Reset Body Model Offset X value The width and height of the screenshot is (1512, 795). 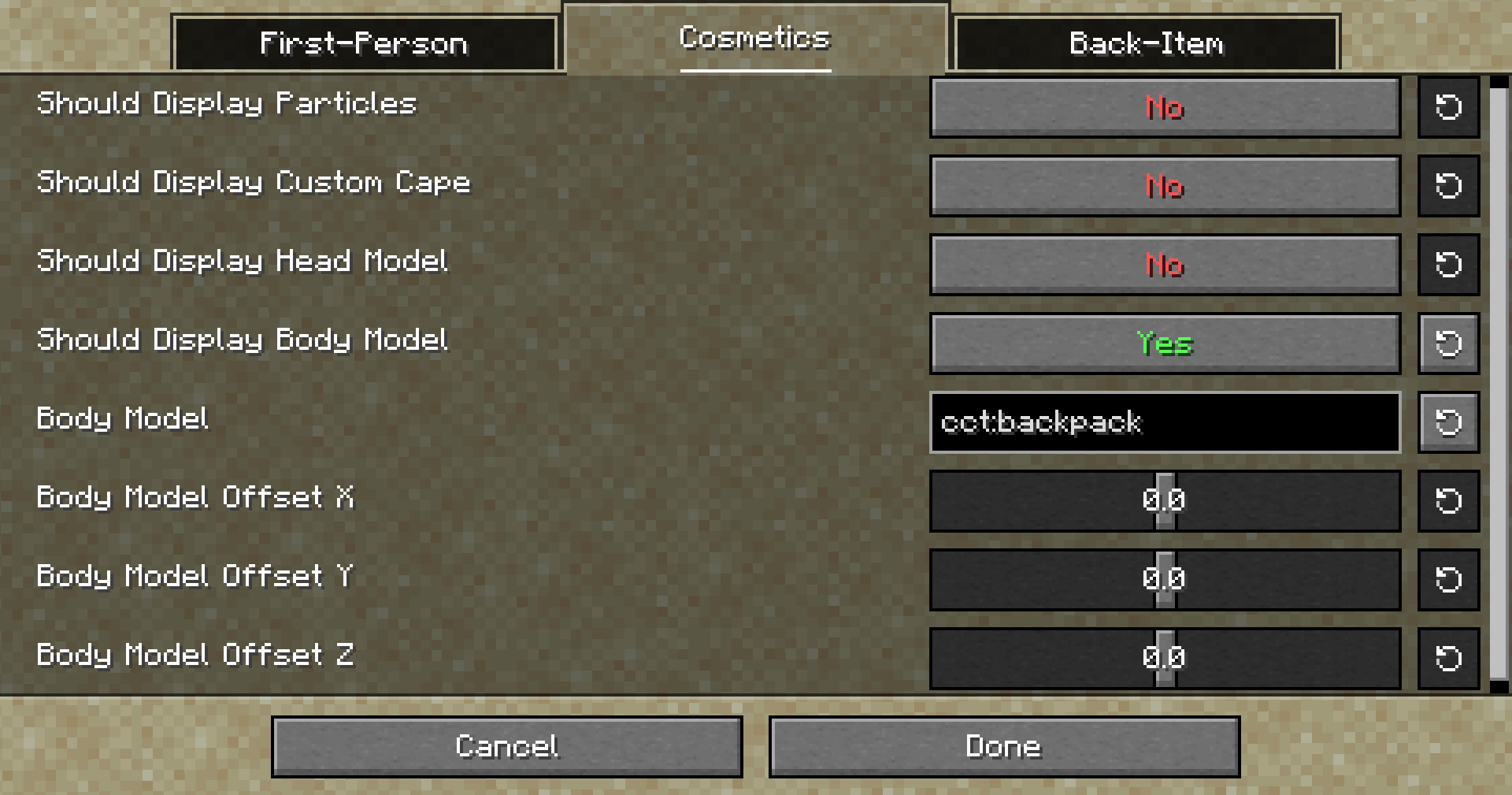coord(1448,501)
